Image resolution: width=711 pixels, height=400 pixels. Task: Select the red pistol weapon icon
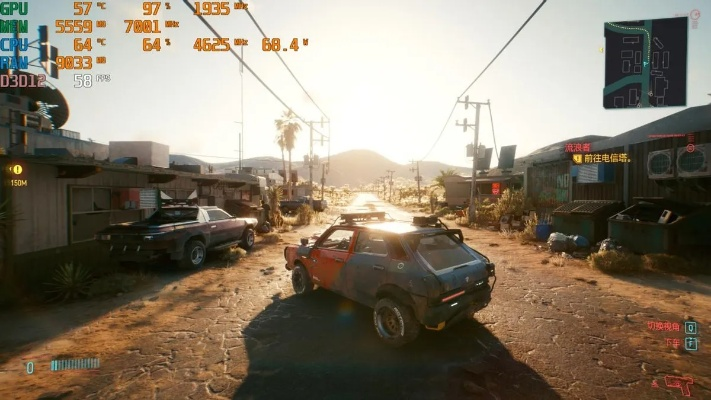(x=679, y=384)
